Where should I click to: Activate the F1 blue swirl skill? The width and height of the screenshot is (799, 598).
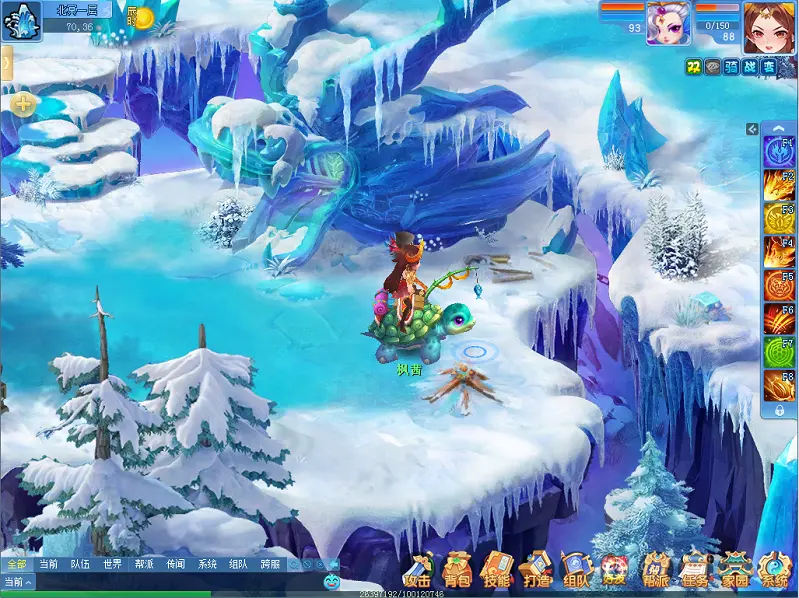click(779, 152)
